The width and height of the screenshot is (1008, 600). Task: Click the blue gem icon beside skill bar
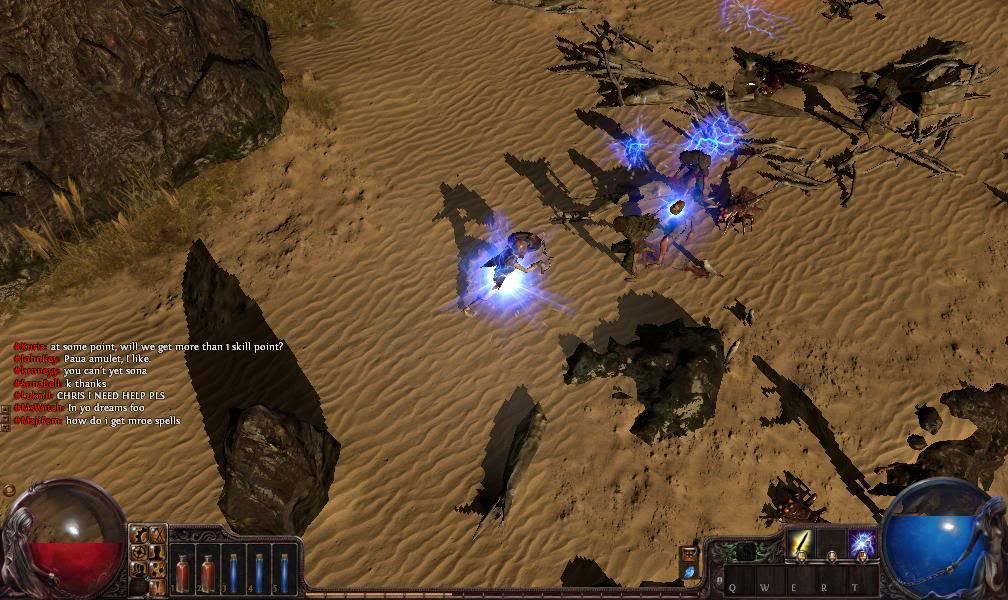coord(689,571)
